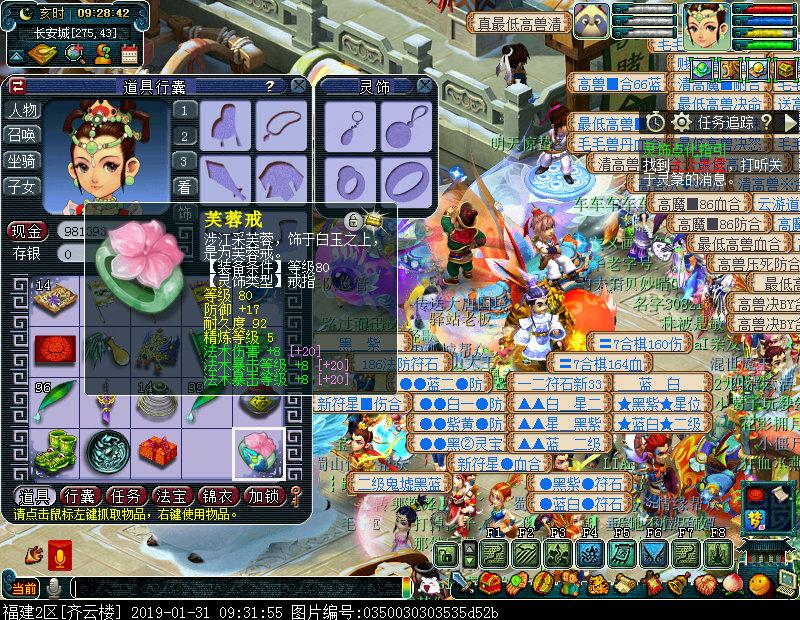Switch to the 行囊 bag tab

click(79, 496)
